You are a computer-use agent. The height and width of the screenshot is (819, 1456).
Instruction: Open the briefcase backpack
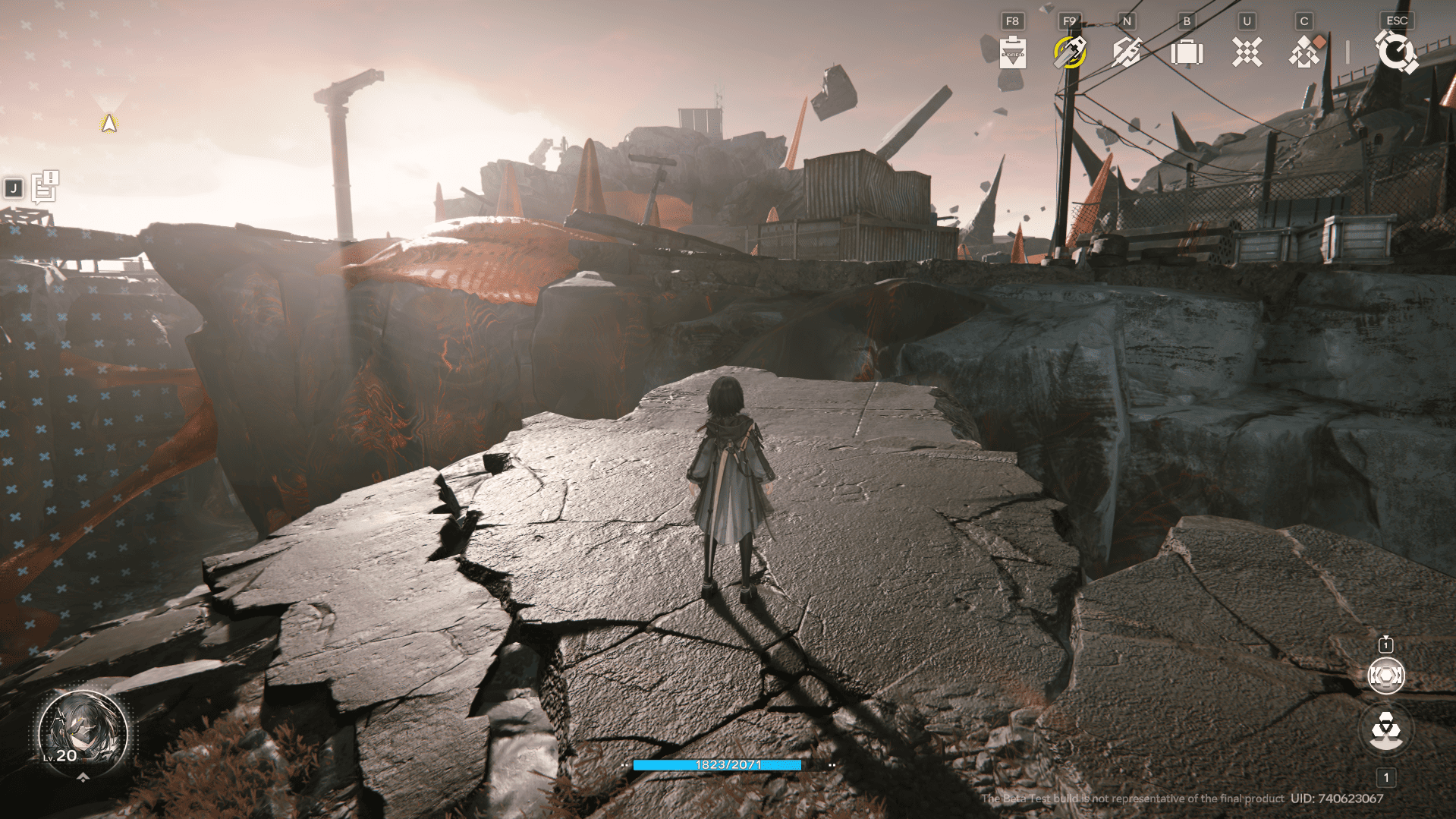click(x=1187, y=53)
